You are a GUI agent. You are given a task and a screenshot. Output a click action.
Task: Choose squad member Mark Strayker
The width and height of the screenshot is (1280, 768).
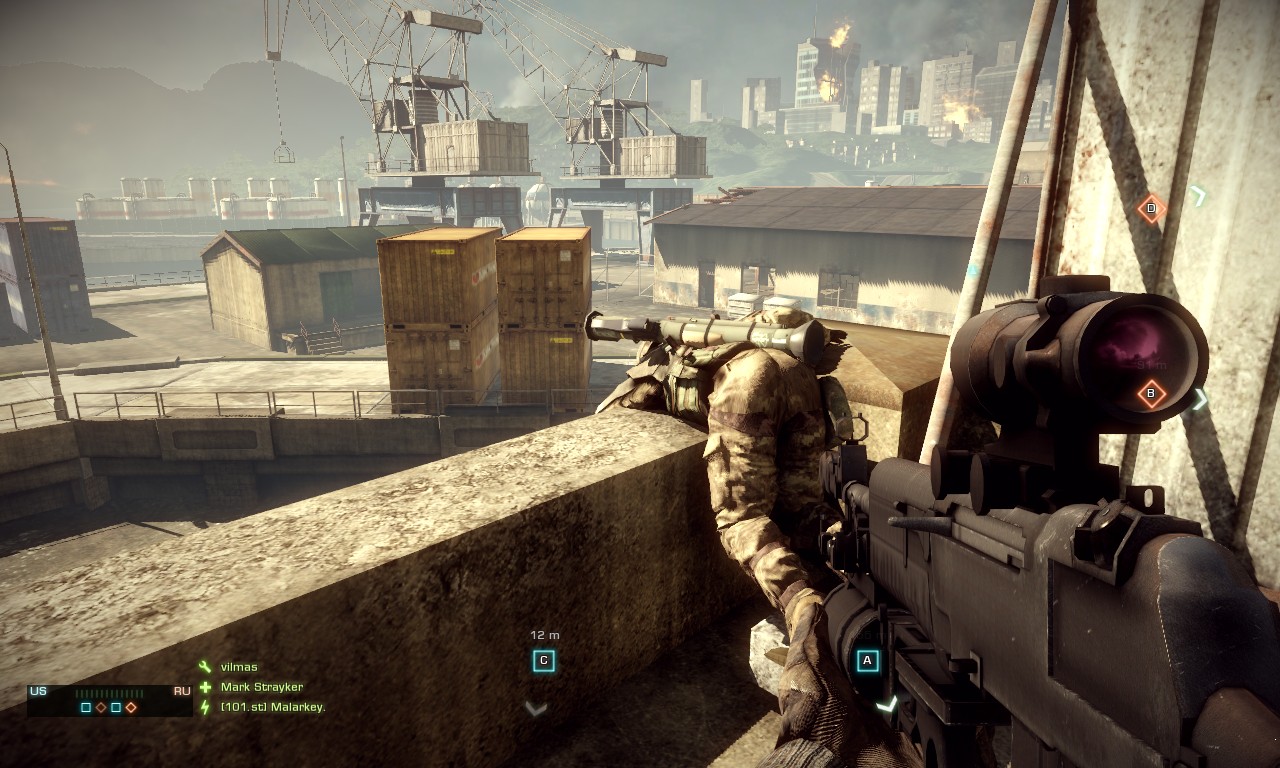pos(261,687)
